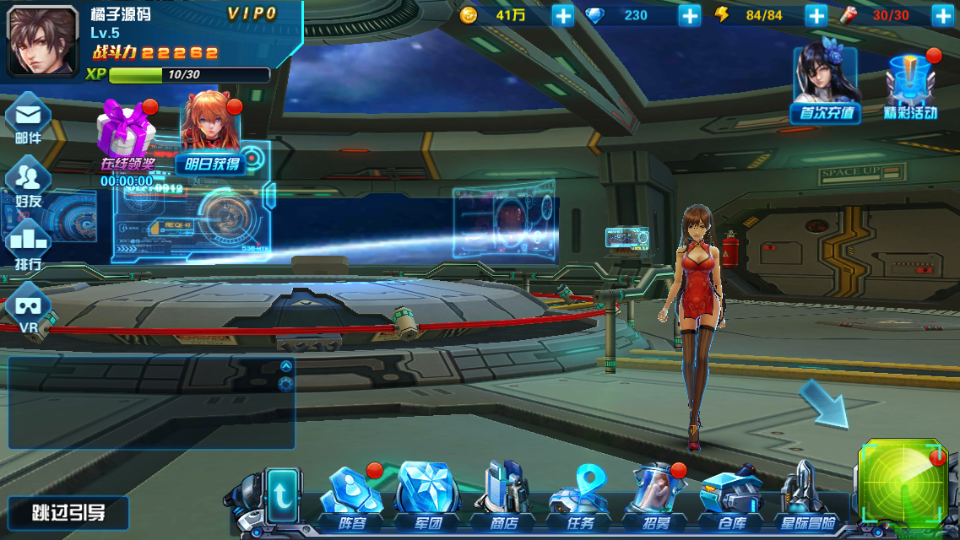Open the 任务 quest menu
Image resolution: width=960 pixels, height=540 pixels.
580,497
